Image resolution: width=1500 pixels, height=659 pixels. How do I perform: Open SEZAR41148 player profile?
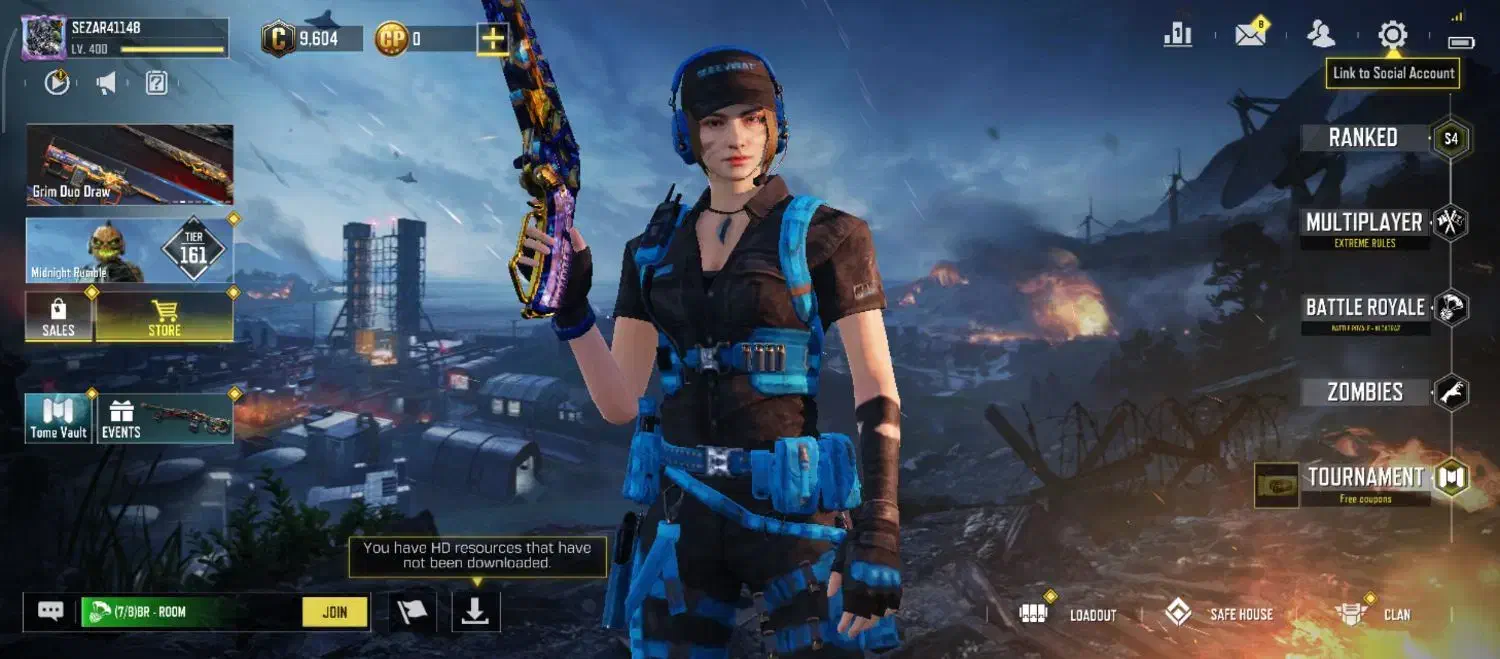44,38
